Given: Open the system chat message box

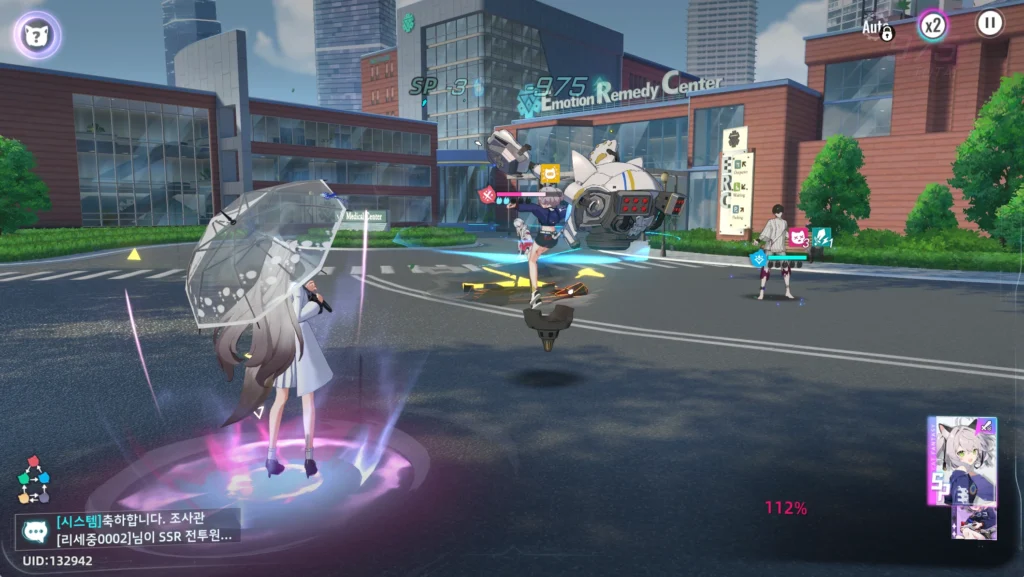Looking at the screenshot, I should (x=127, y=528).
